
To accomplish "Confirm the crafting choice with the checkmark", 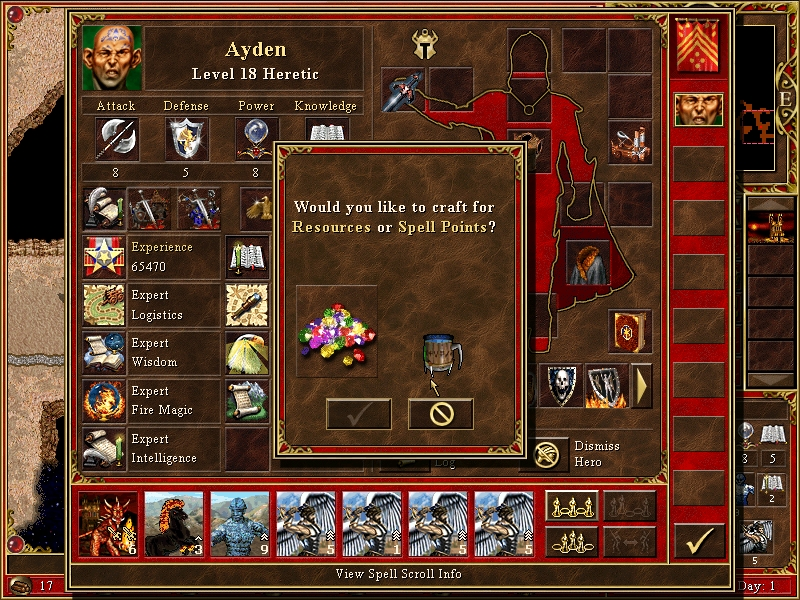I will click(x=358, y=414).
